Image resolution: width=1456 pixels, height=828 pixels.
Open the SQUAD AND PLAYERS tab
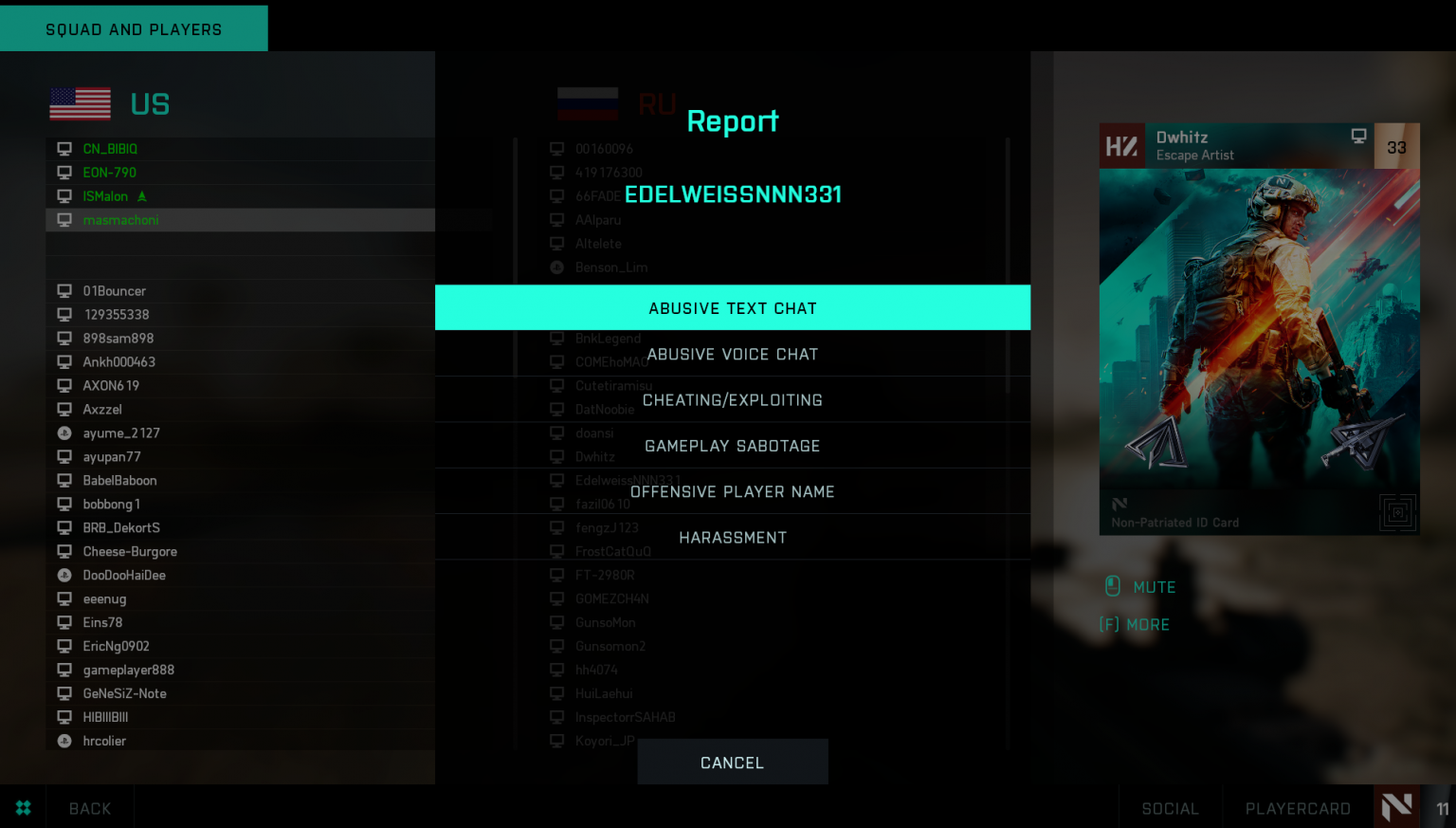point(133,28)
